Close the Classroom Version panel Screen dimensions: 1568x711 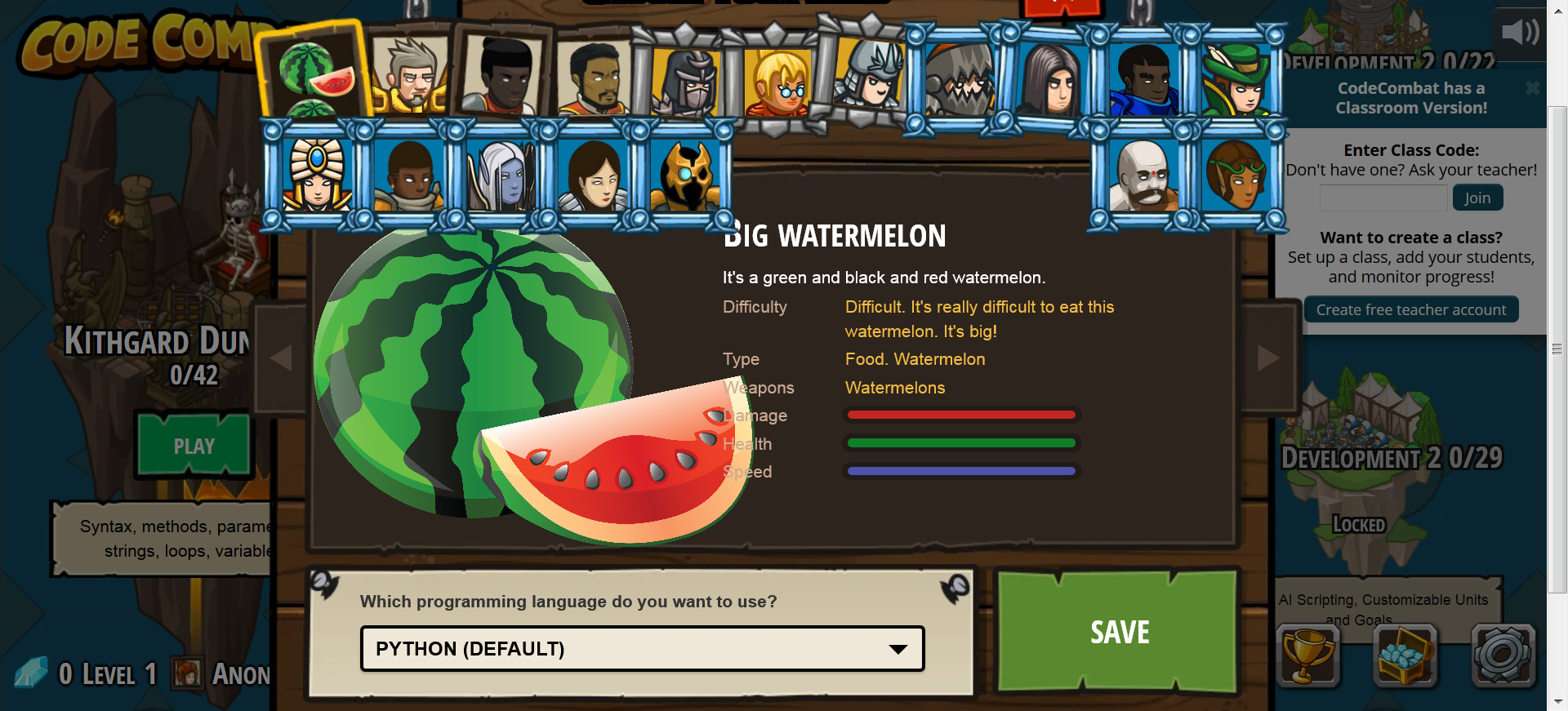(1532, 87)
